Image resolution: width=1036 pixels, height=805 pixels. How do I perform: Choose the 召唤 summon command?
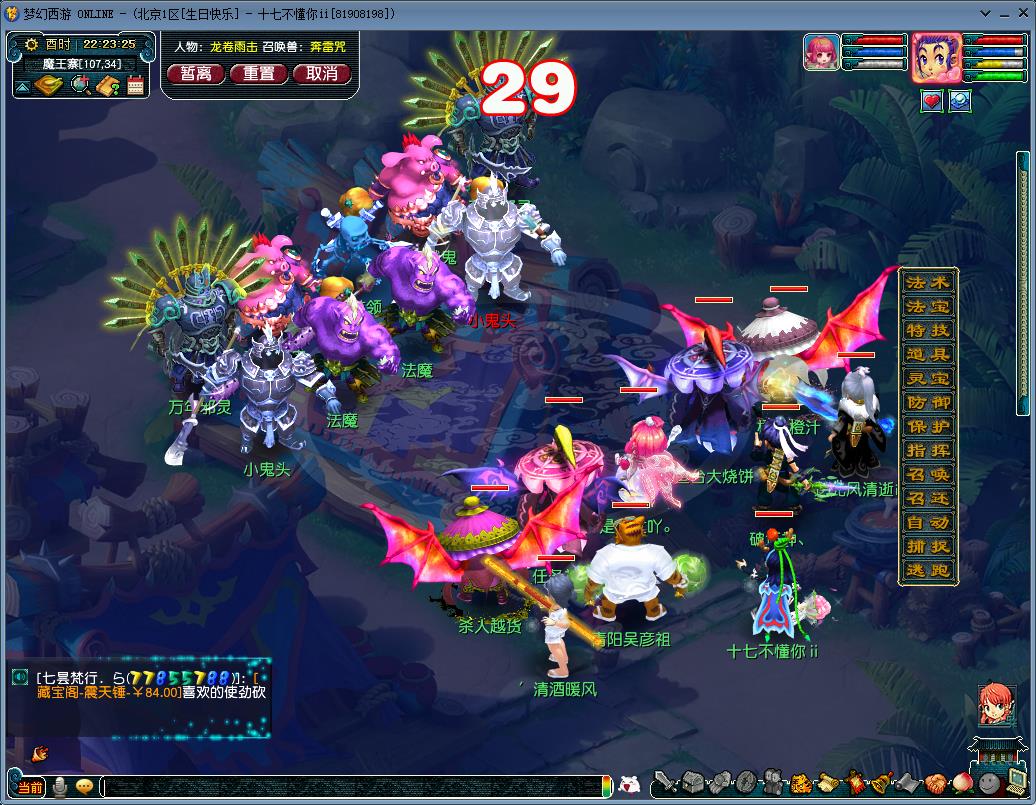coord(928,474)
